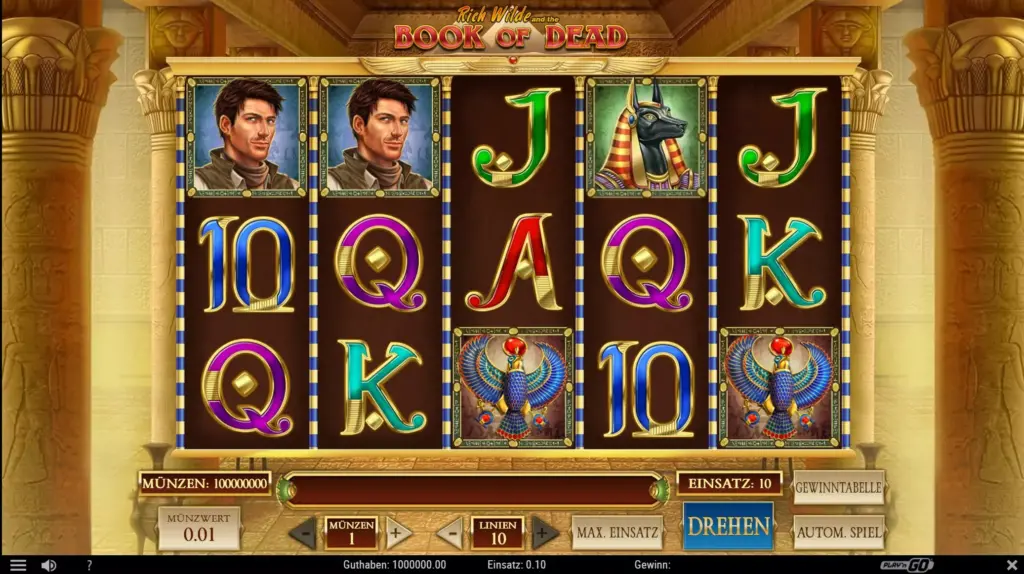Start Autom. Spiel autoplay
This screenshot has width=1024, height=574.
tap(838, 532)
